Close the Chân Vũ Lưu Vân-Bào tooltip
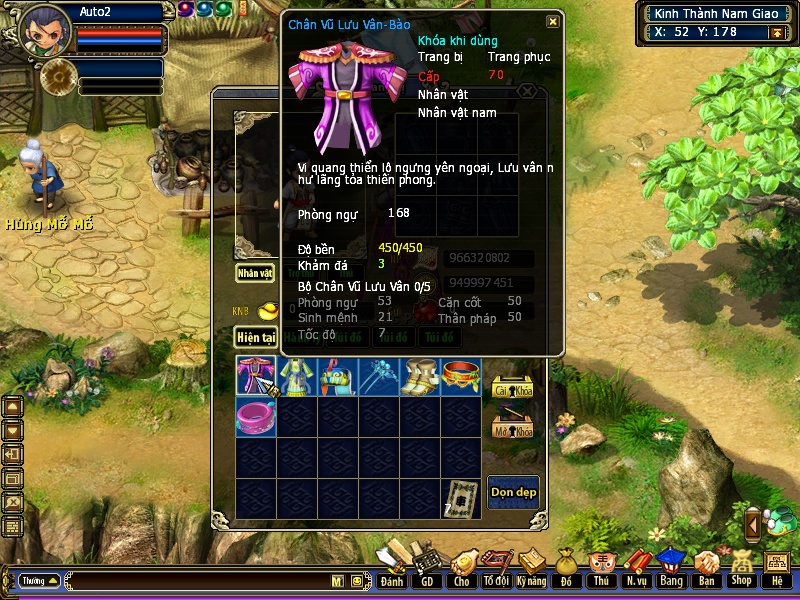 point(553,22)
